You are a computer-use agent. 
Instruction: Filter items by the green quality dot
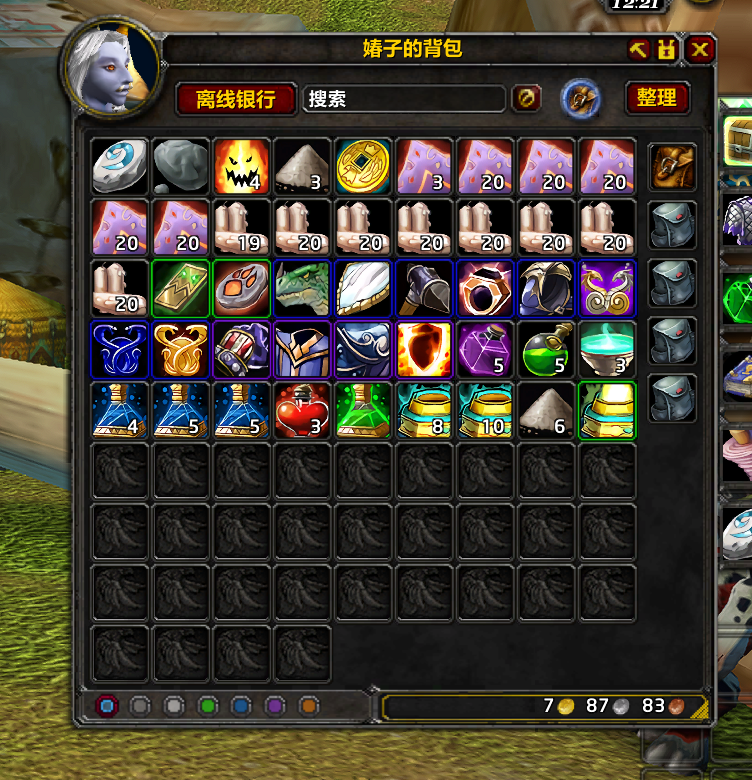(207, 706)
